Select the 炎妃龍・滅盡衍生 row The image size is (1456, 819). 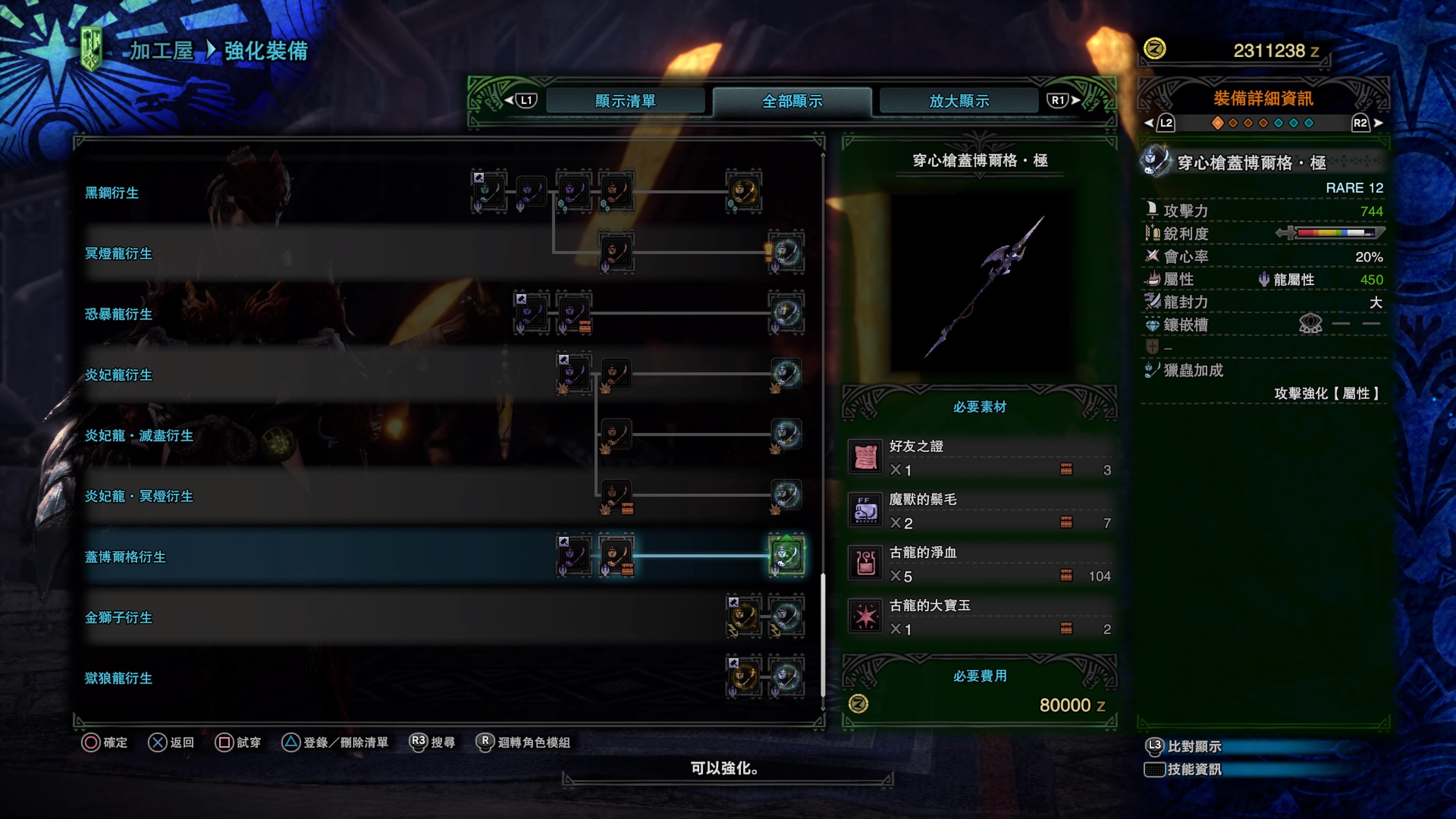click(138, 435)
